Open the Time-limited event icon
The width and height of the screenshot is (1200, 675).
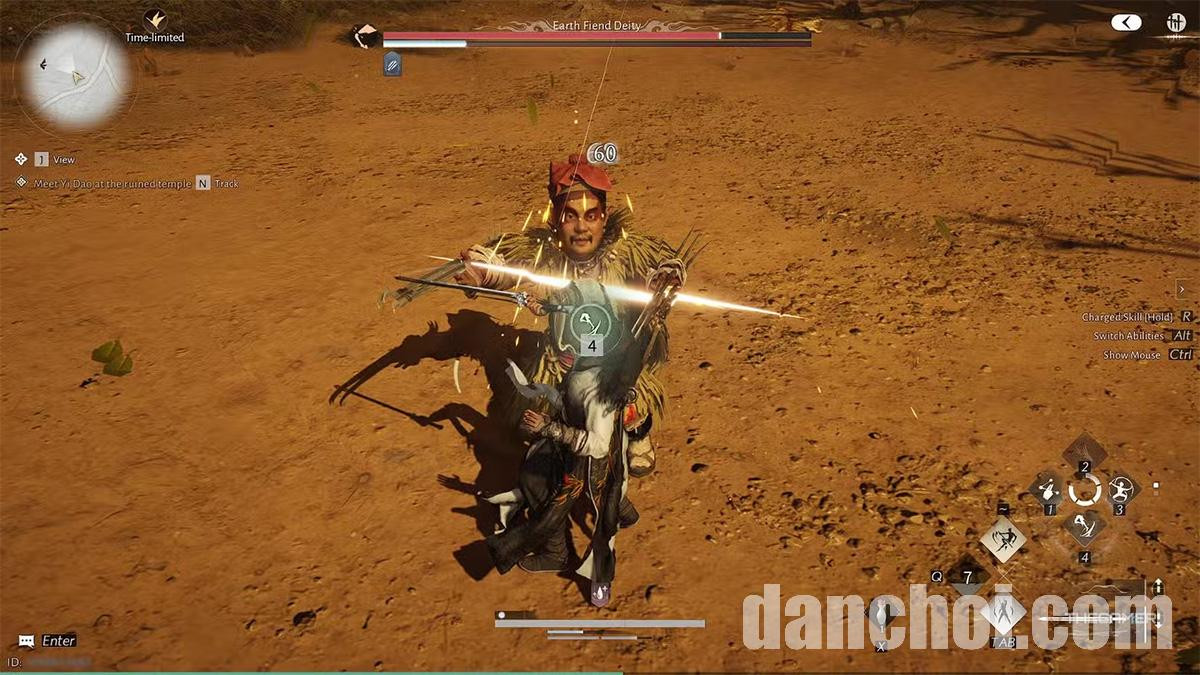click(154, 20)
